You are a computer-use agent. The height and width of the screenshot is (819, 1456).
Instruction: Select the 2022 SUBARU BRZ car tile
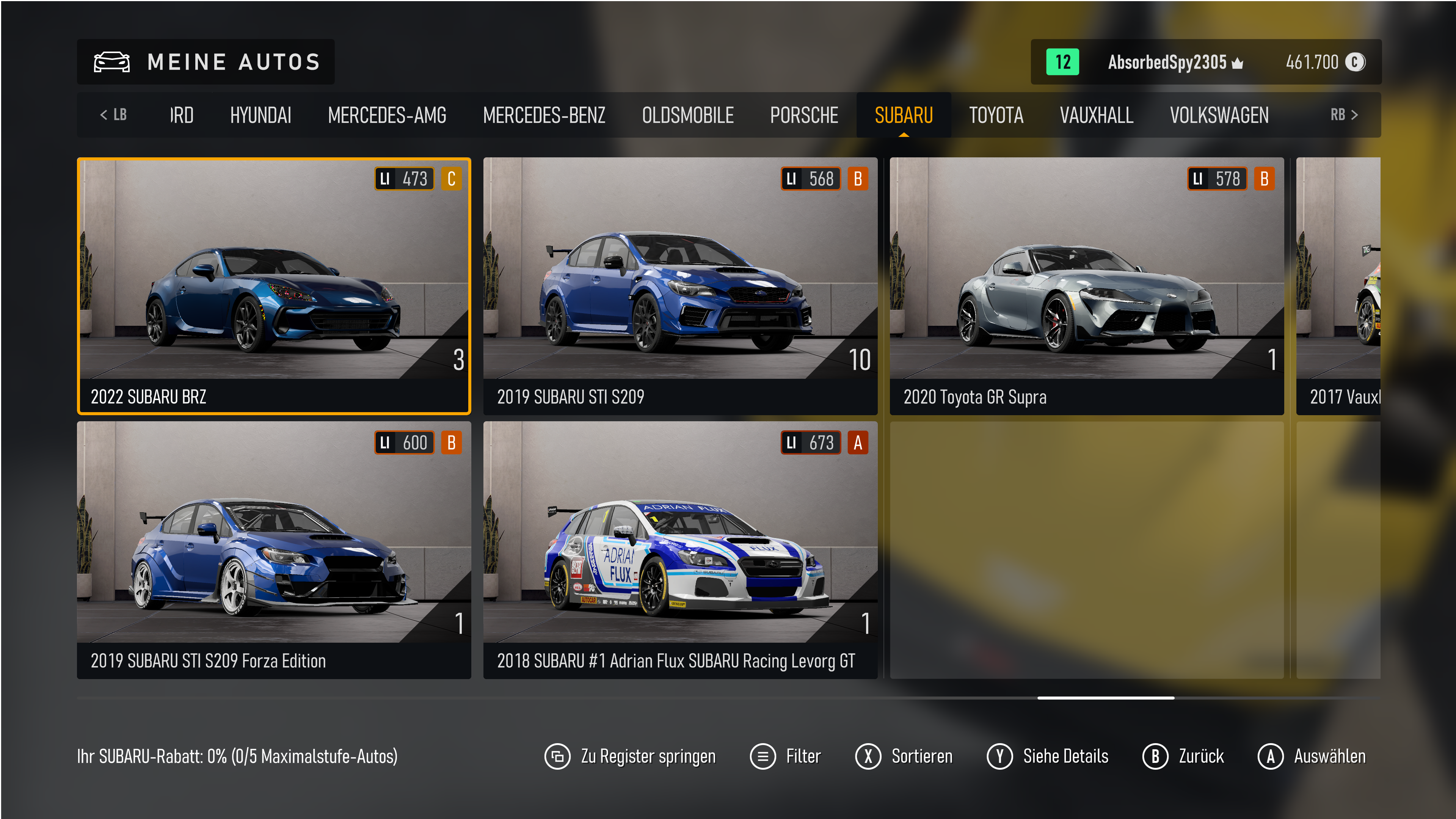[273, 286]
